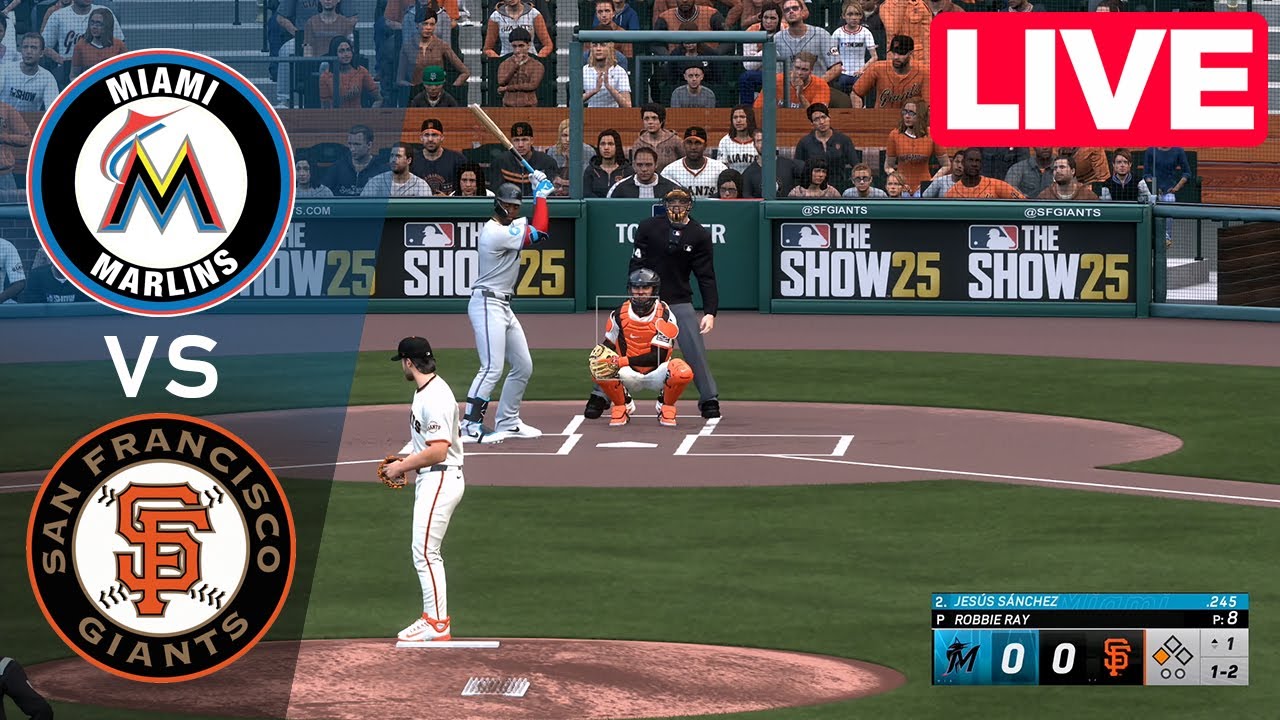Click the SF Giants logo on the scoreboard

click(1117, 656)
